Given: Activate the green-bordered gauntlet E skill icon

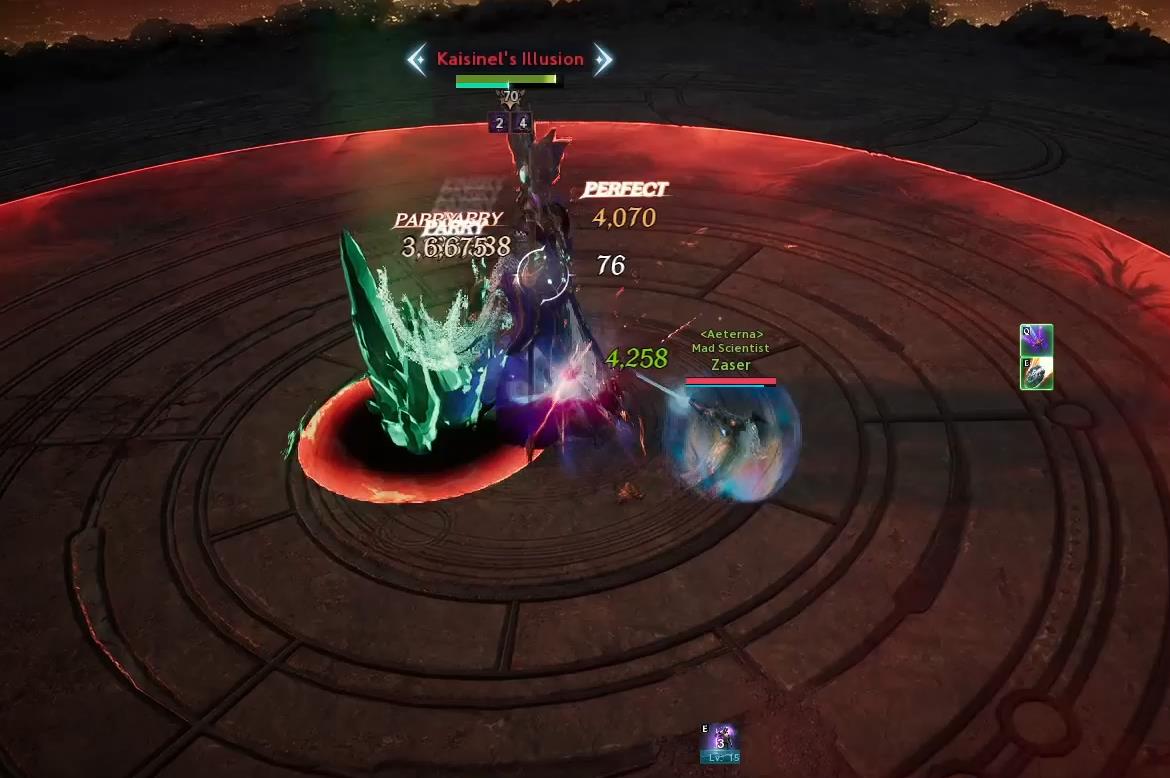Looking at the screenshot, I should [1036, 373].
